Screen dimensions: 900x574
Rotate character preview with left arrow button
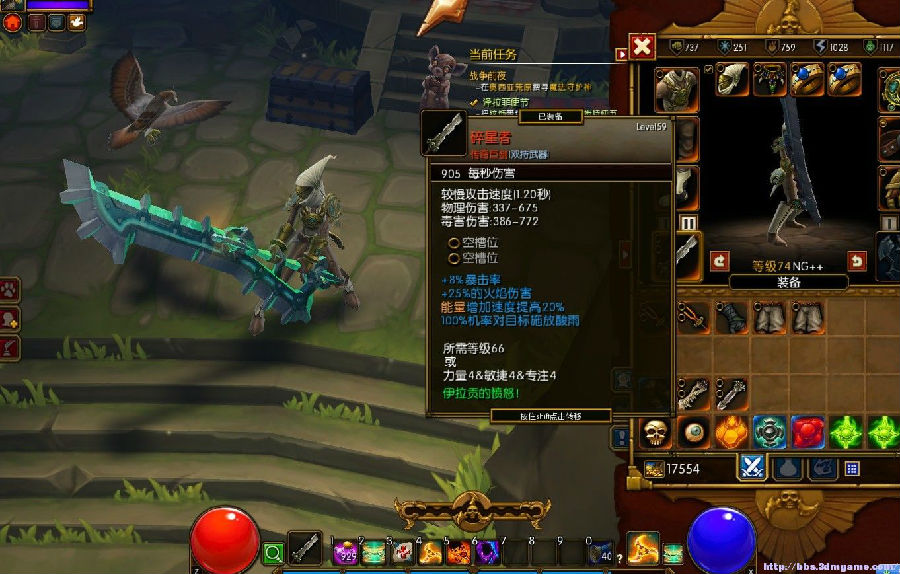[x=720, y=261]
